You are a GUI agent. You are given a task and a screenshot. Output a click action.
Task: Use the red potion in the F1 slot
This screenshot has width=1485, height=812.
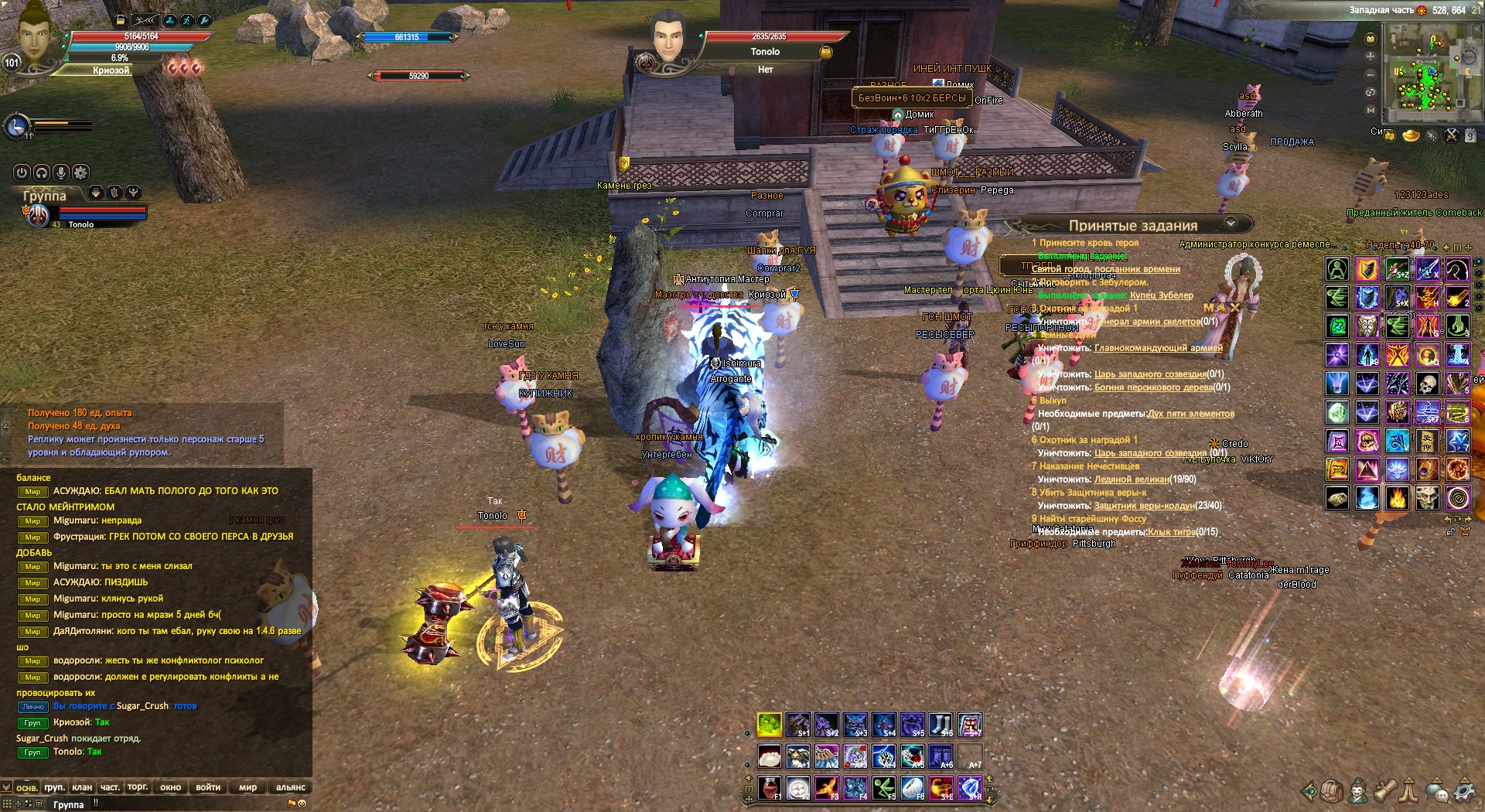pos(769,788)
